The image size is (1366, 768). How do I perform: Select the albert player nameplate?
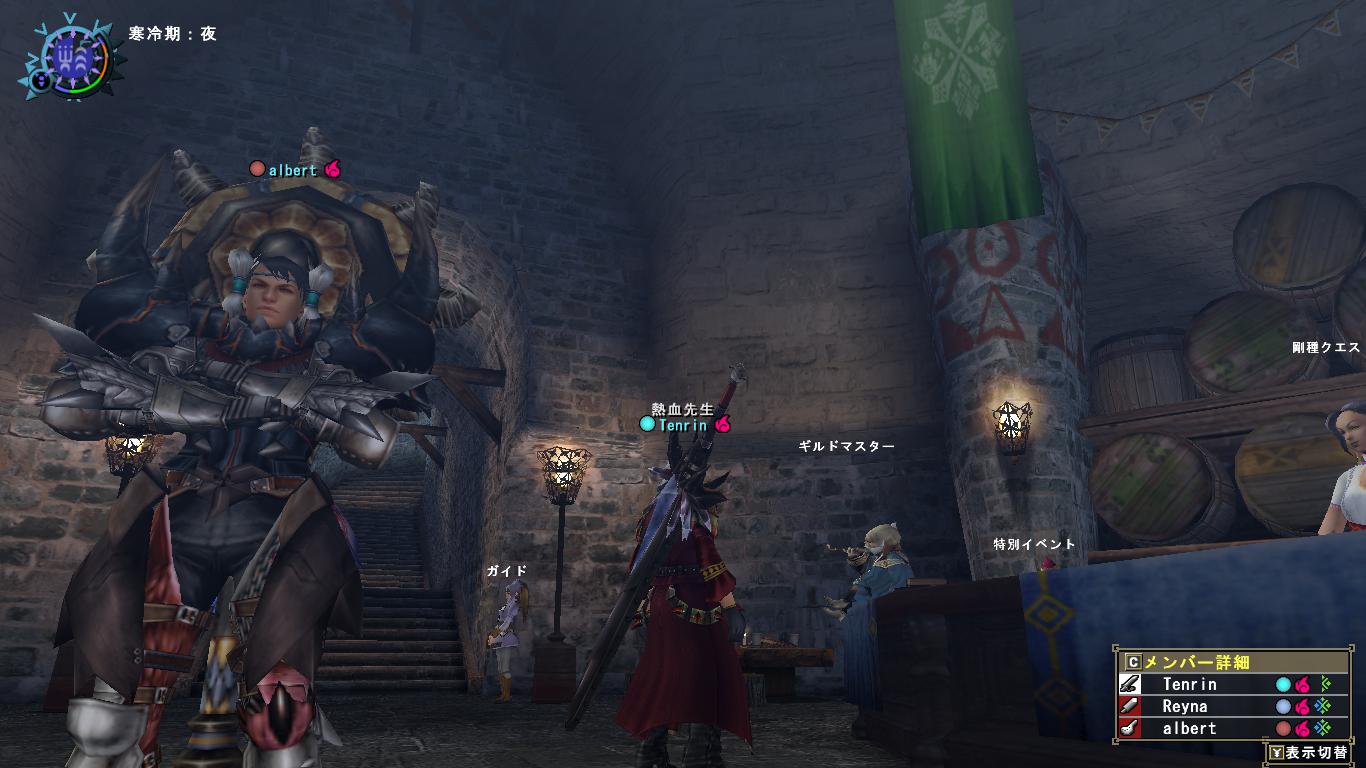click(x=293, y=170)
